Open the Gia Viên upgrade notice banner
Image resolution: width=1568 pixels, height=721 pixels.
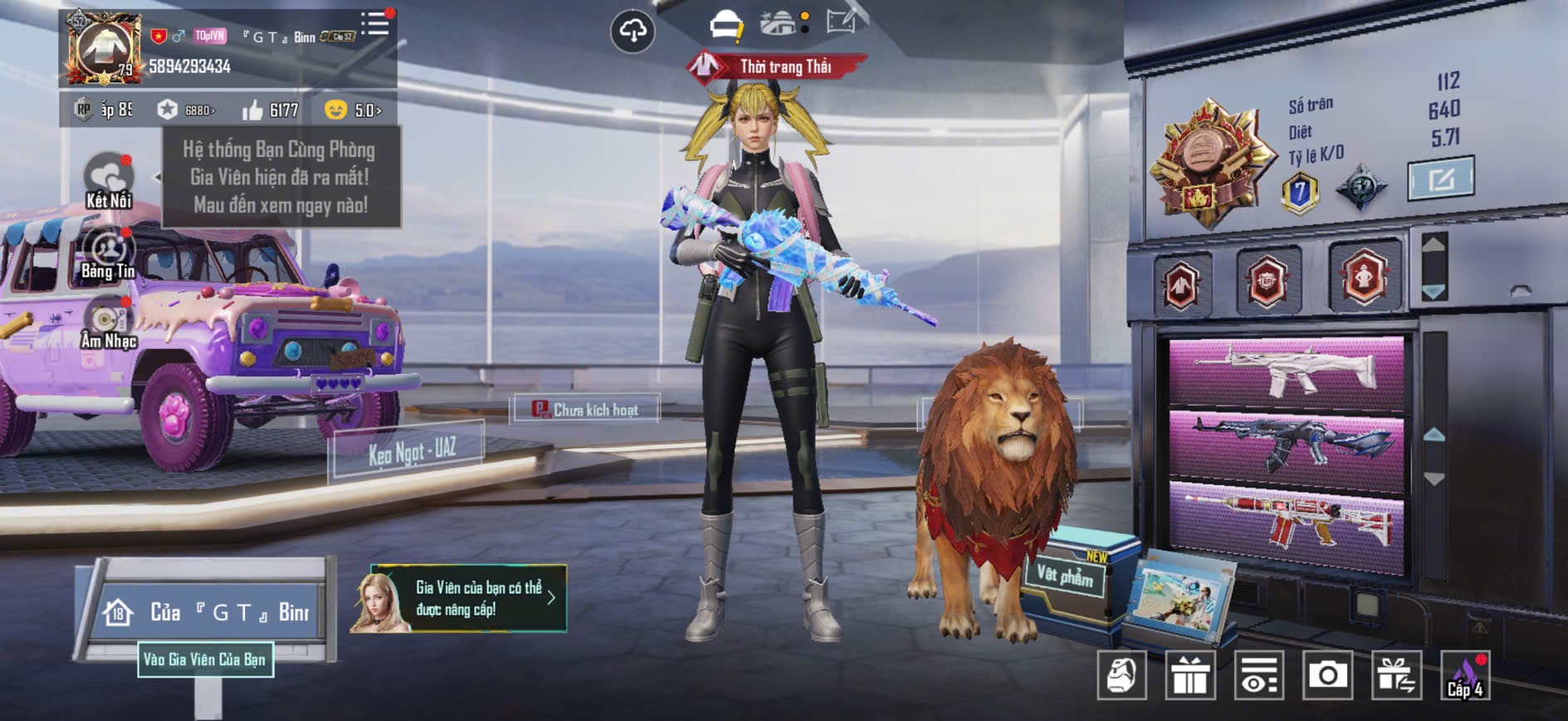pos(459,598)
